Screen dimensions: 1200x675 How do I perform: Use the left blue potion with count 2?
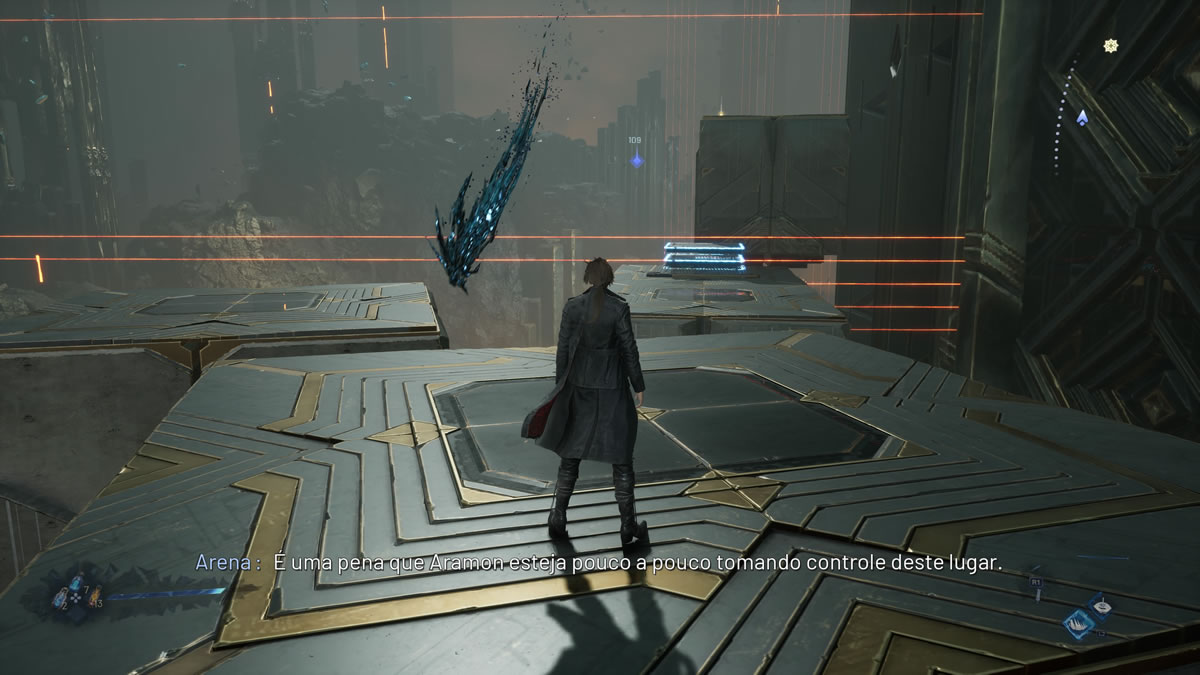[x=61, y=598]
